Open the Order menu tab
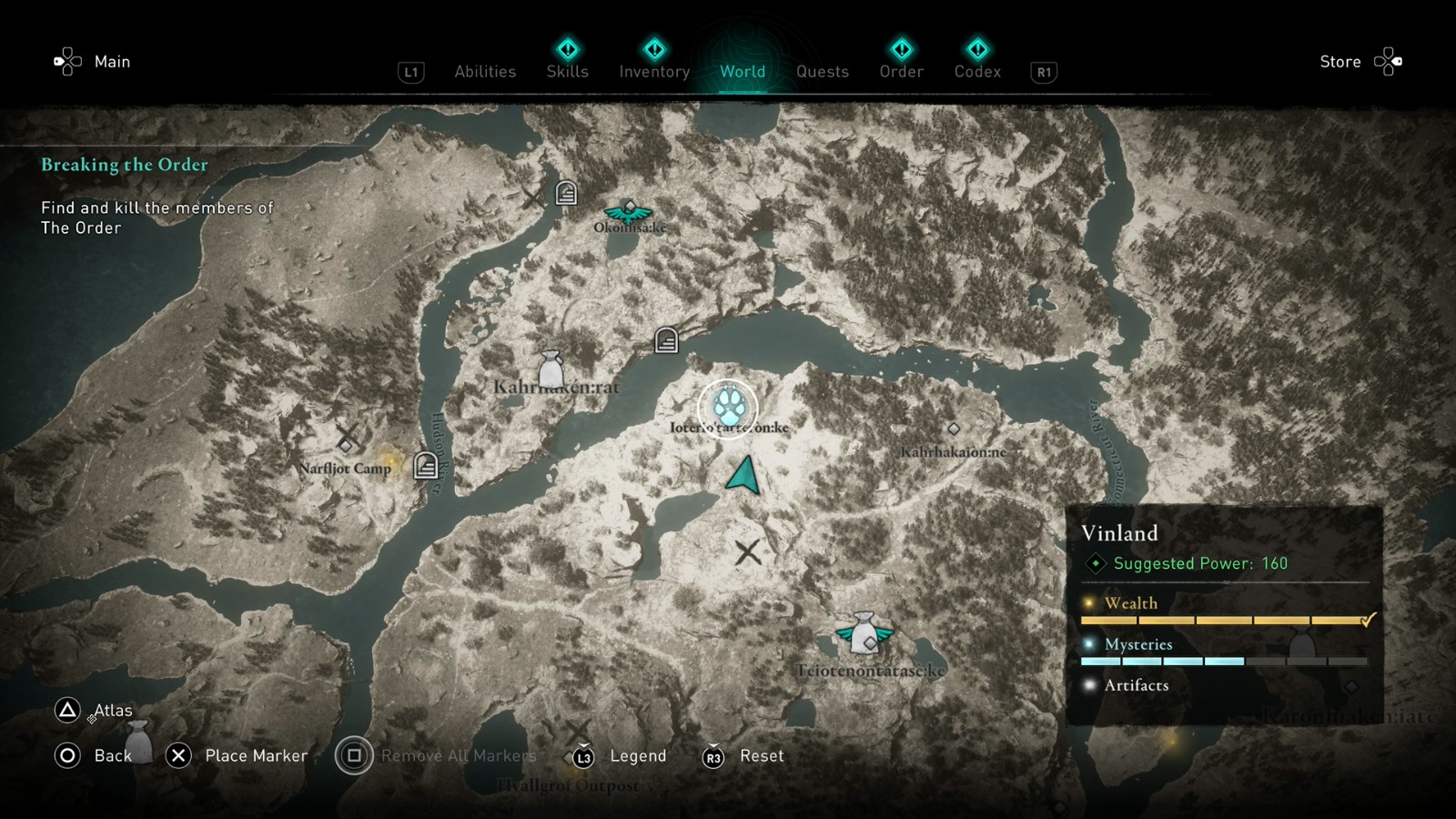1456x819 pixels. click(900, 71)
